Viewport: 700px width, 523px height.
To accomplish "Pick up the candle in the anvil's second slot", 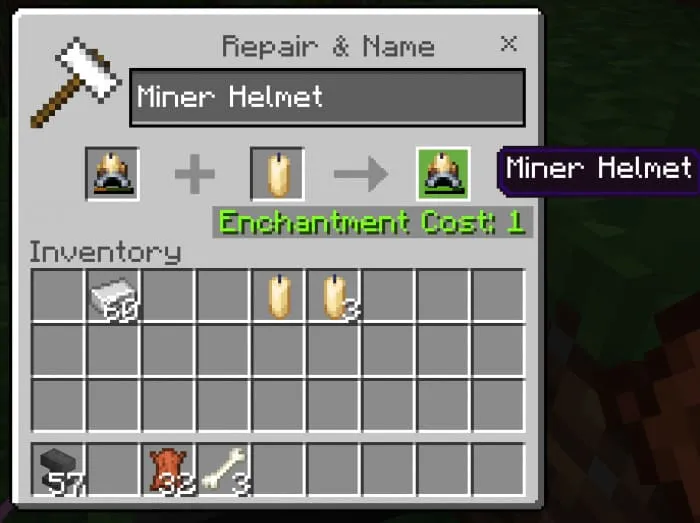I will 276,174.
